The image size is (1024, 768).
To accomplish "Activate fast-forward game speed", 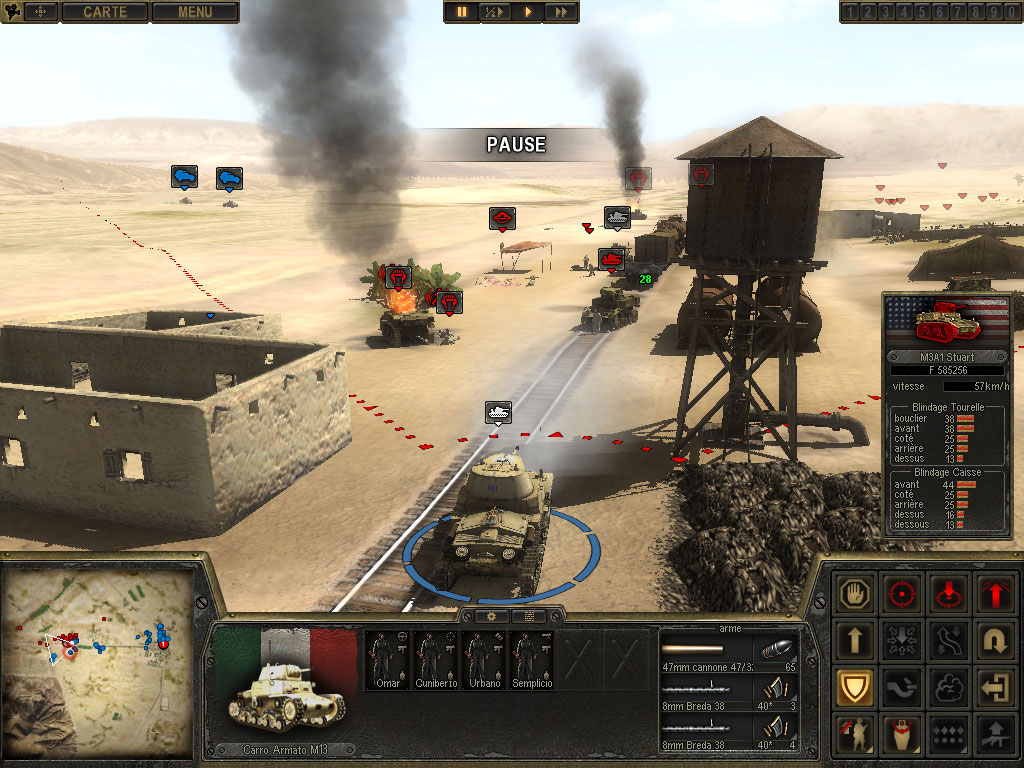I will click(561, 12).
